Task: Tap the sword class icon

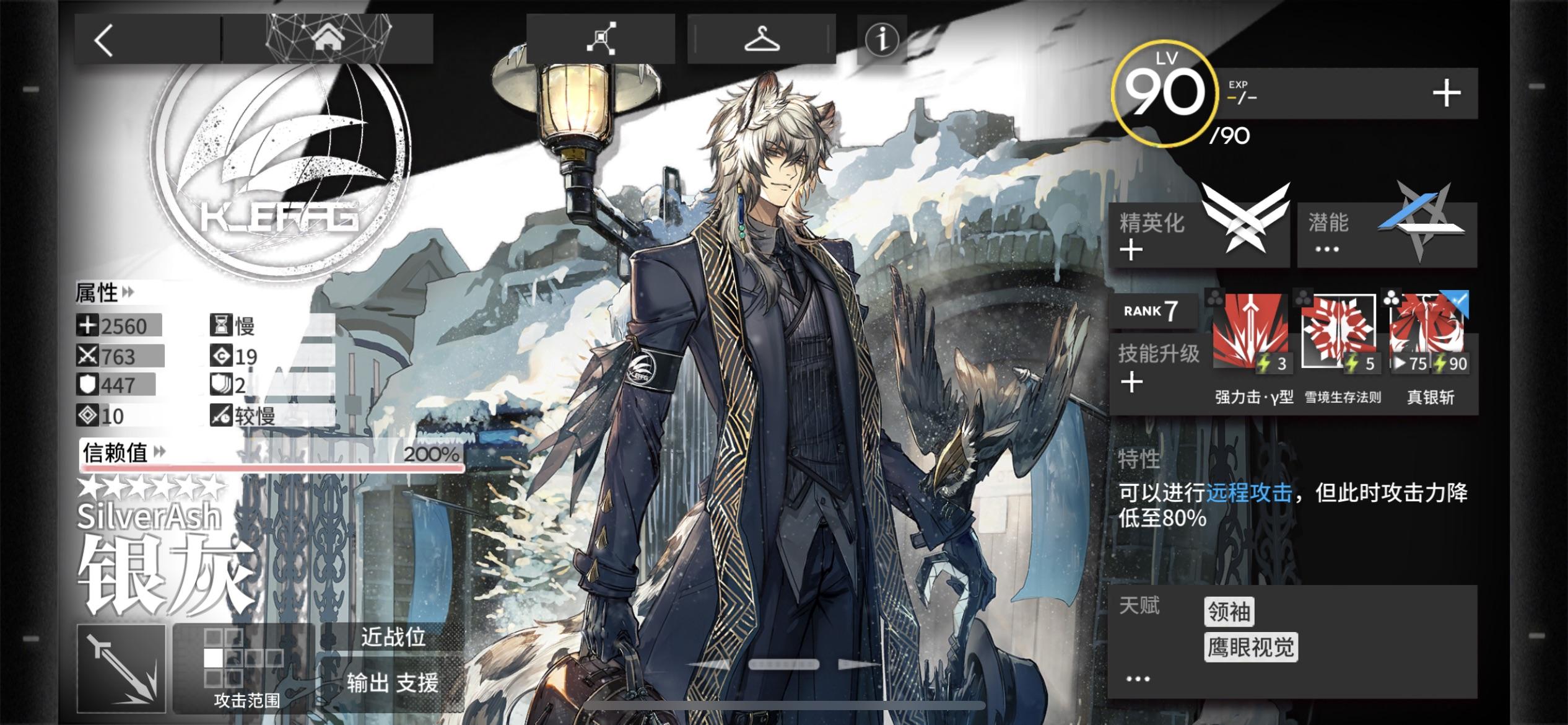Action: click(x=121, y=668)
